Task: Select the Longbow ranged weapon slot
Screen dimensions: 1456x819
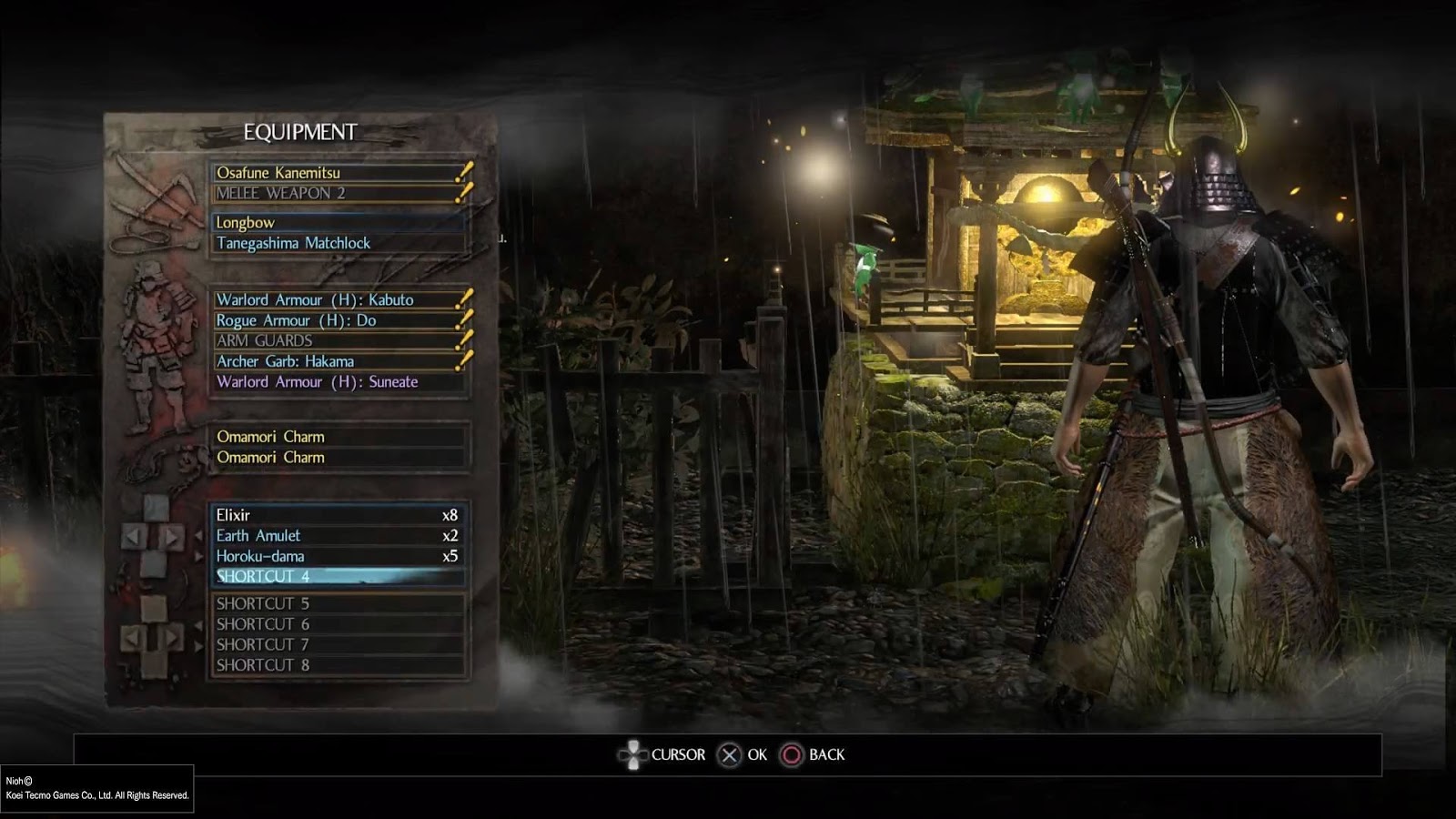Action: (x=337, y=222)
